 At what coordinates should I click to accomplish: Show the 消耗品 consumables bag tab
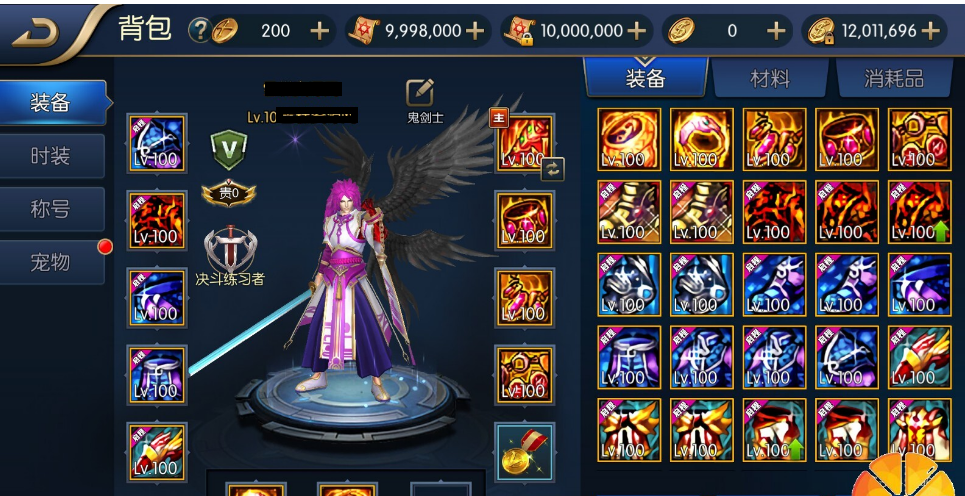click(893, 78)
